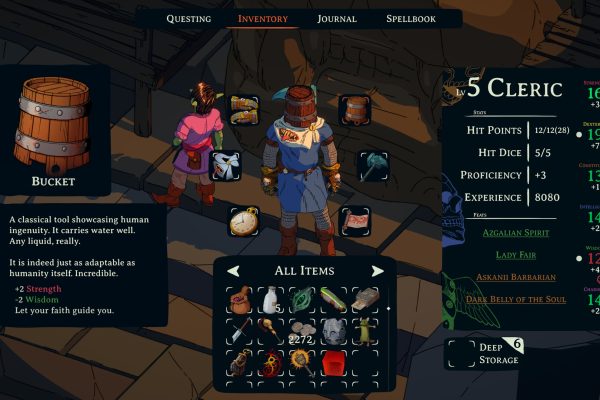Show next item category with right arrow
Image resolution: width=600 pixels, height=400 pixels.
pyautogui.click(x=377, y=271)
